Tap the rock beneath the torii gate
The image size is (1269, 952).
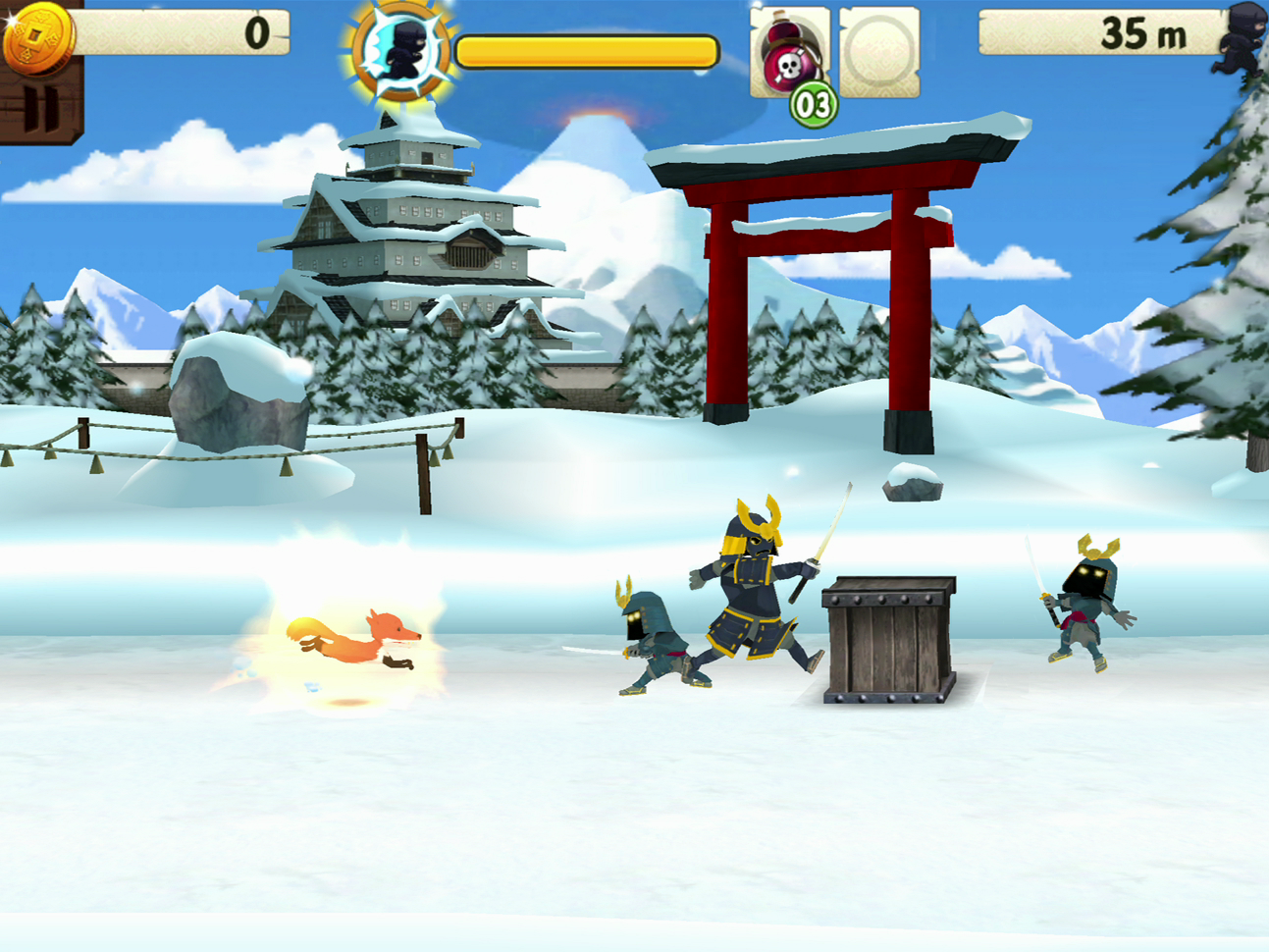point(913,481)
